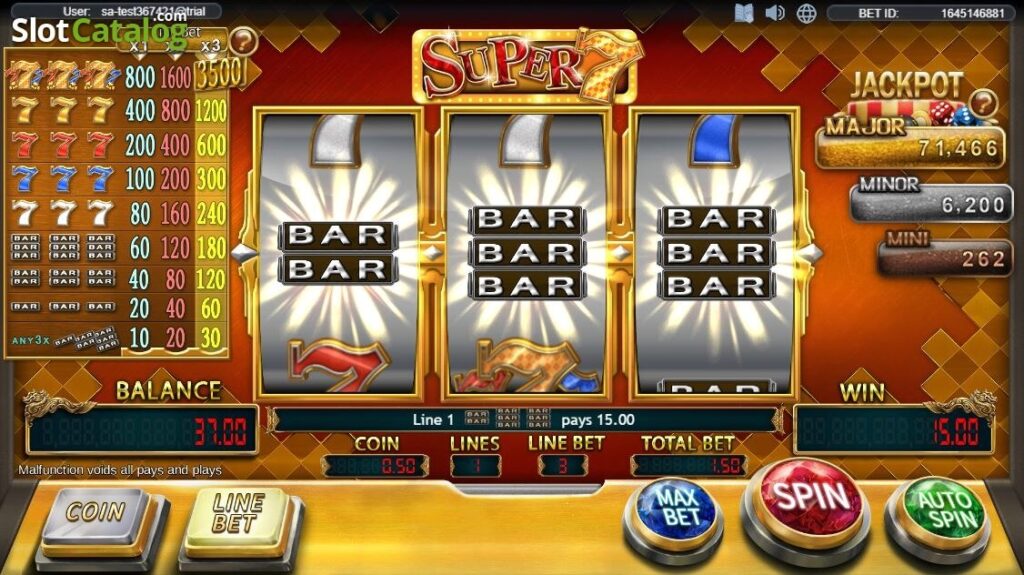Image resolution: width=1024 pixels, height=575 pixels.
Task: Click the silver COIN button
Action: [x=96, y=512]
